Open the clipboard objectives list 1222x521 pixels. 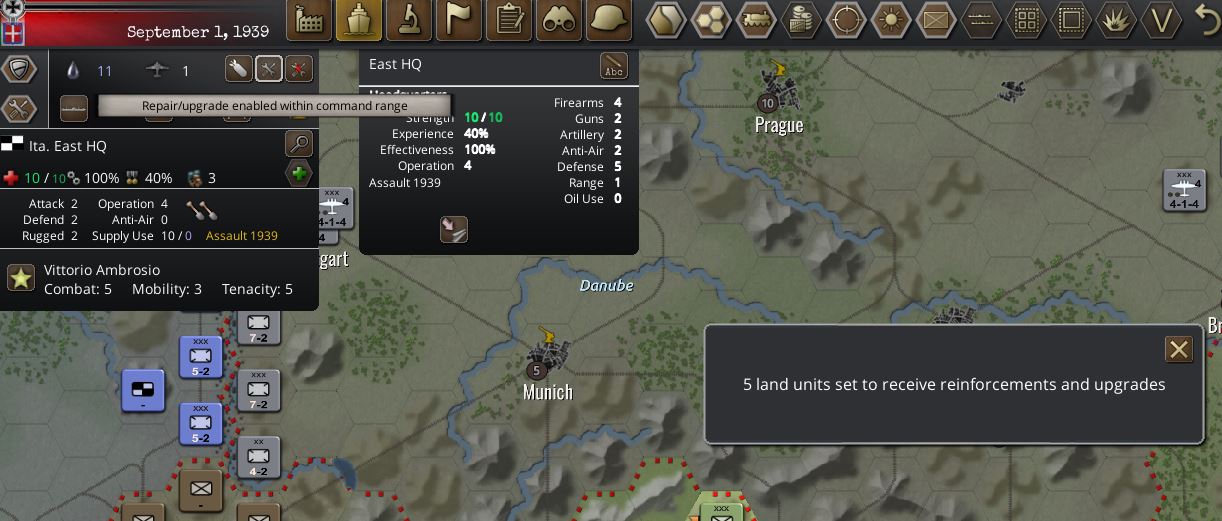pyautogui.click(x=508, y=20)
